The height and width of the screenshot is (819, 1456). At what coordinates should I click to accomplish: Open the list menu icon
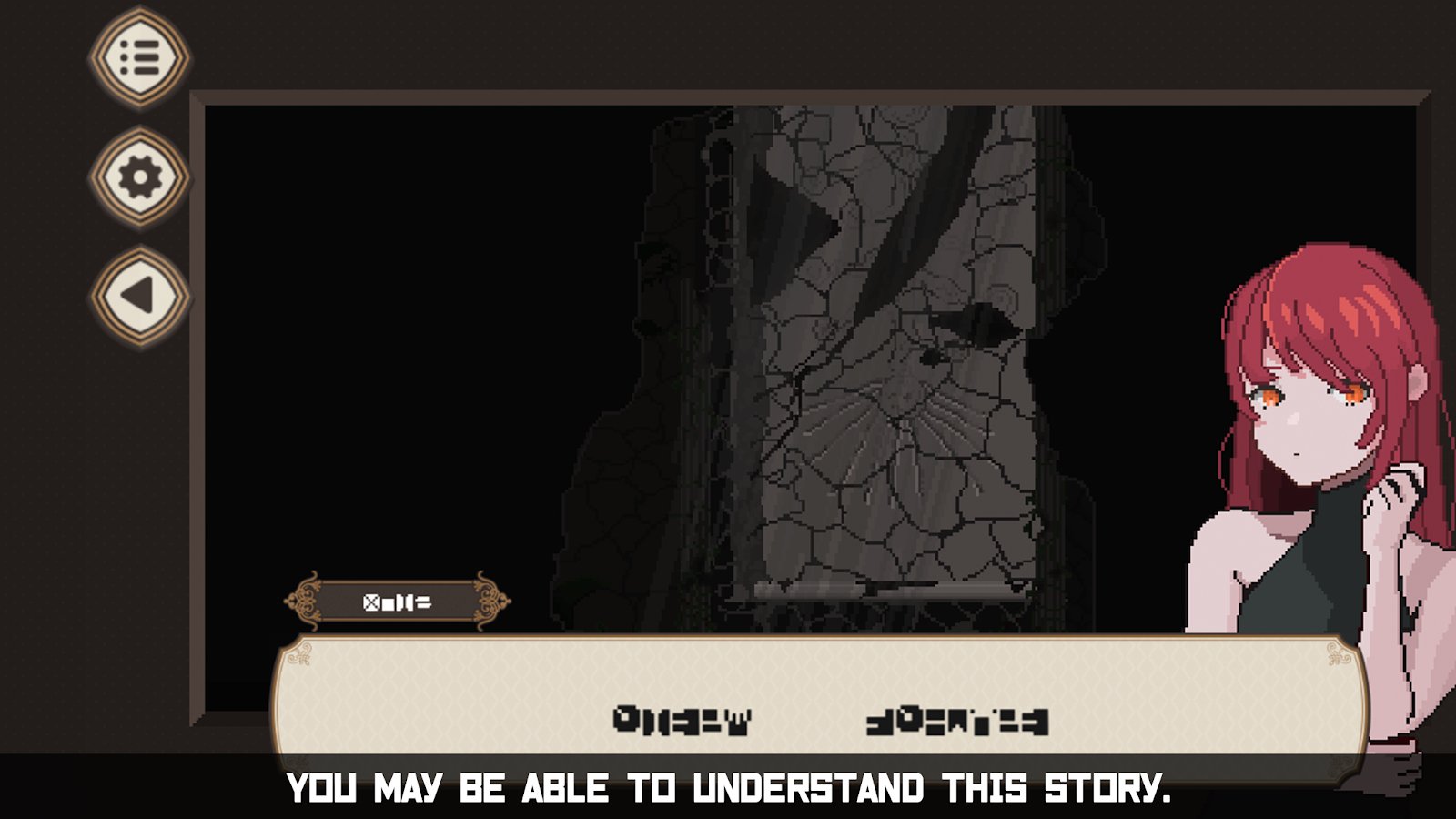click(x=139, y=58)
